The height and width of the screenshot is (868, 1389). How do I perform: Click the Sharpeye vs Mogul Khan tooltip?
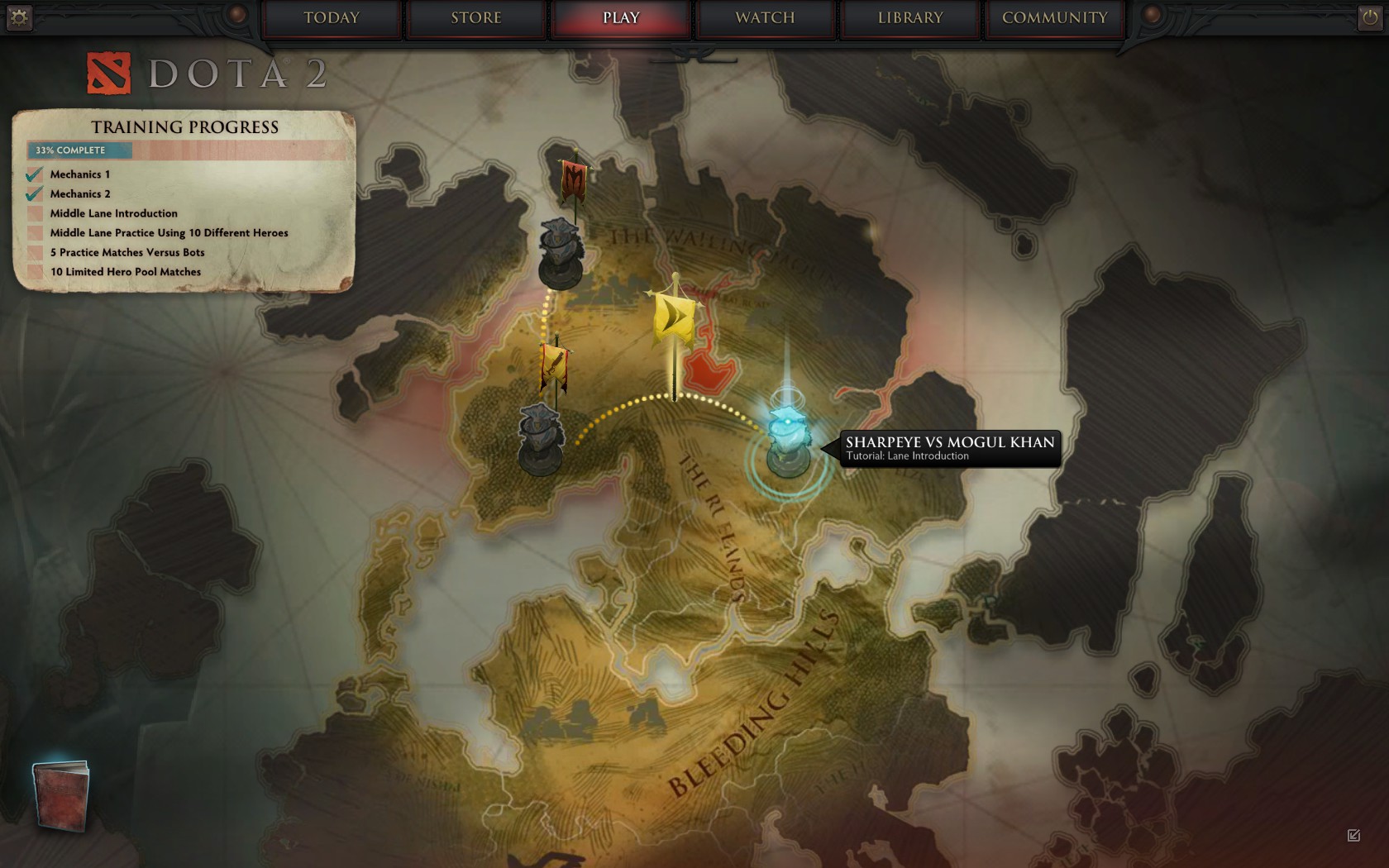[949, 448]
